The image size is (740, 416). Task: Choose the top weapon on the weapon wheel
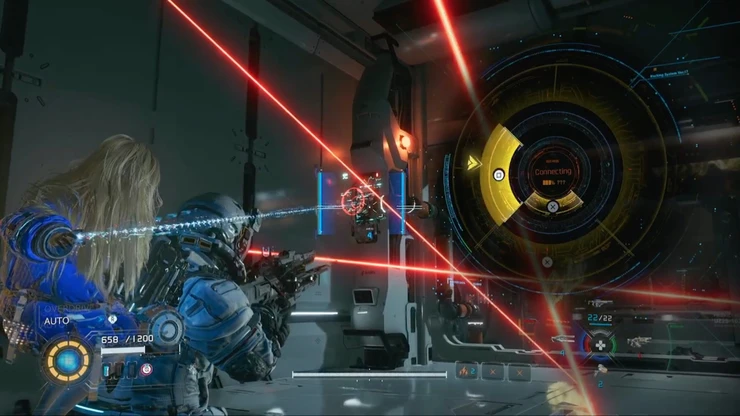(x=600, y=303)
